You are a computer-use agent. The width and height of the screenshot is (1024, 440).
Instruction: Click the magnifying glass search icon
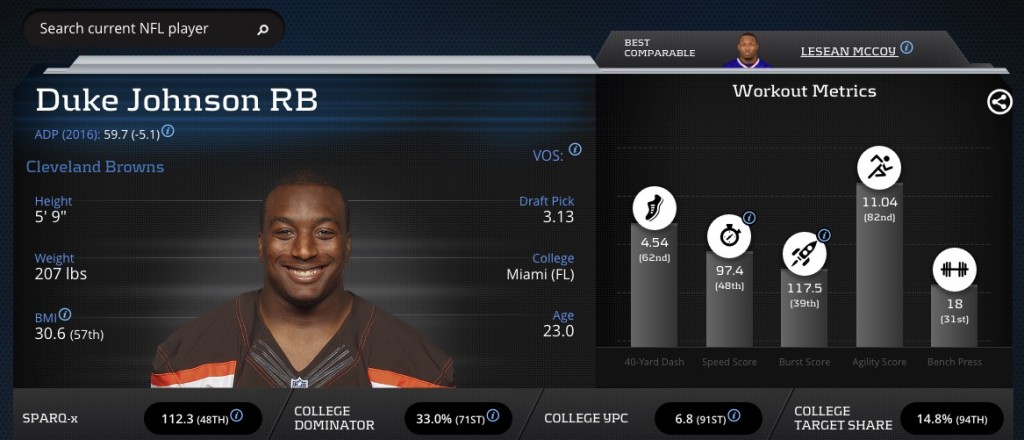point(263,30)
